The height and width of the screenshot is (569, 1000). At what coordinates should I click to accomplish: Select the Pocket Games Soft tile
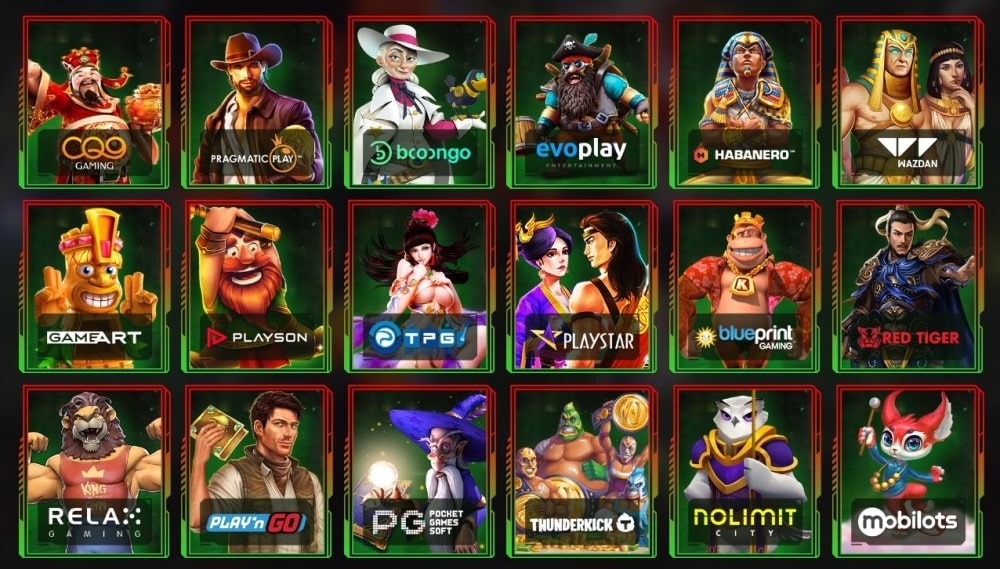tap(418, 470)
